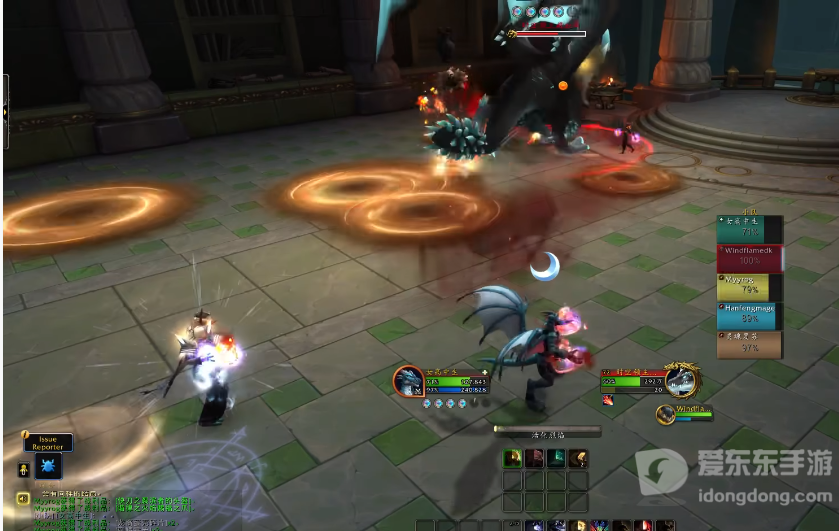Toggle the chat voice speaker icon
The image size is (839, 531).
(x=22, y=498)
